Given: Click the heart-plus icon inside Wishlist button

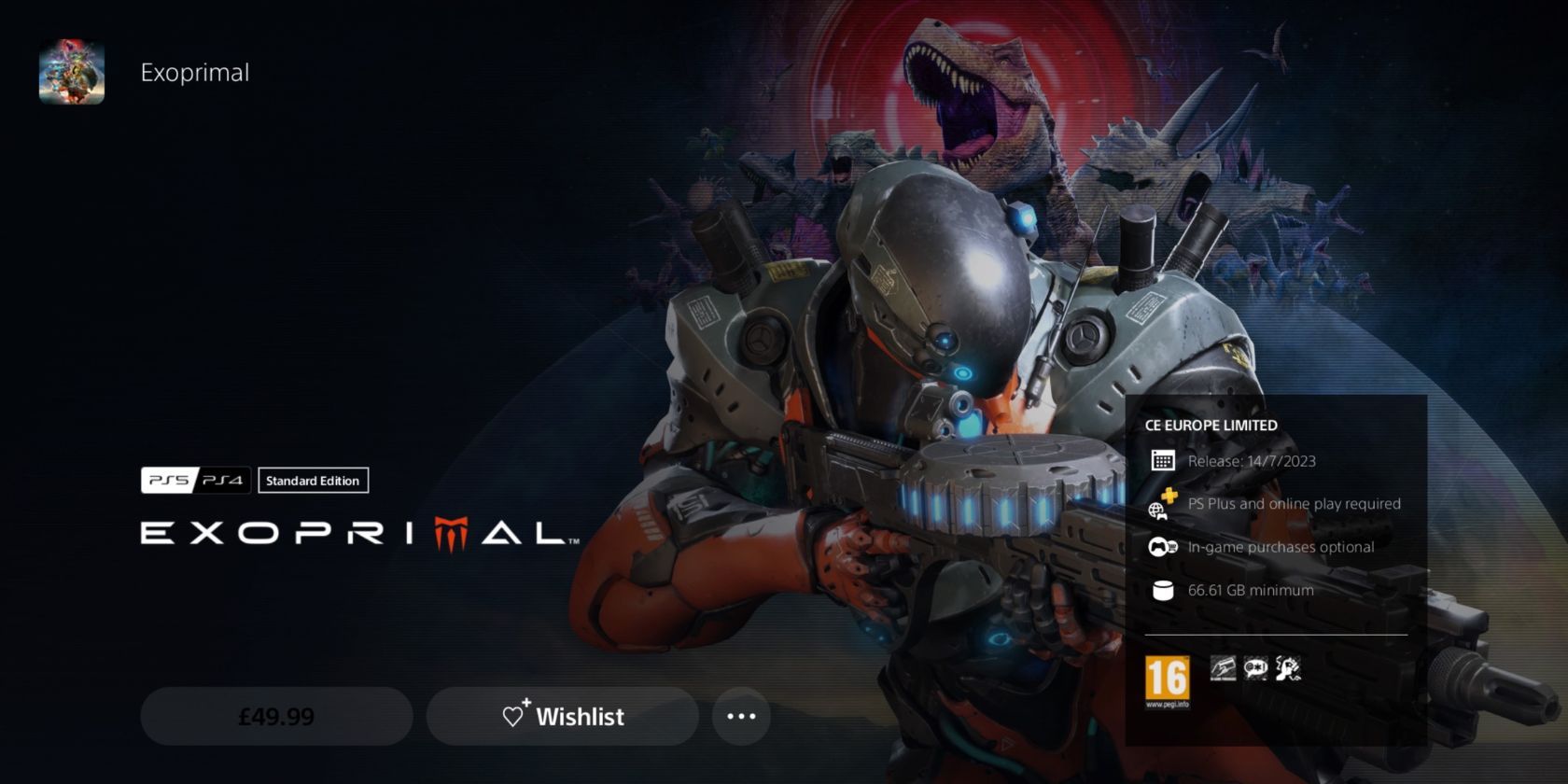Looking at the screenshot, I should pyautogui.click(x=514, y=717).
